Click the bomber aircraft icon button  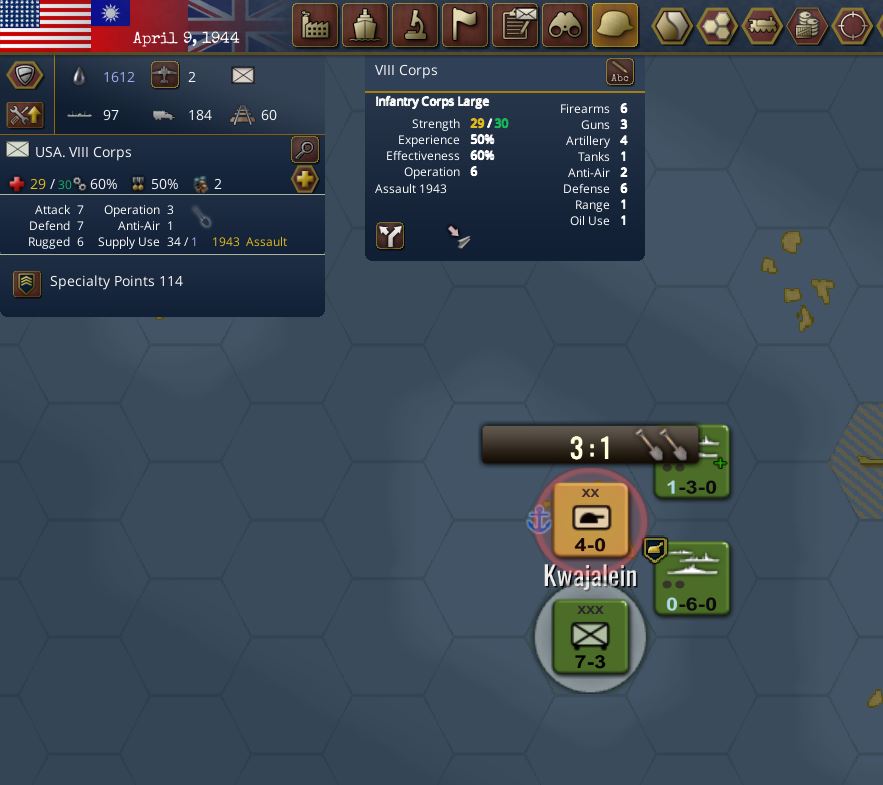[x=165, y=76]
